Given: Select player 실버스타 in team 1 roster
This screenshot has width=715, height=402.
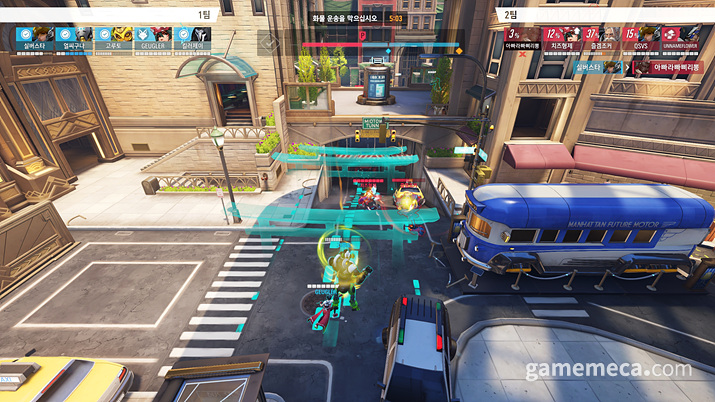Looking at the screenshot, I should [33, 37].
